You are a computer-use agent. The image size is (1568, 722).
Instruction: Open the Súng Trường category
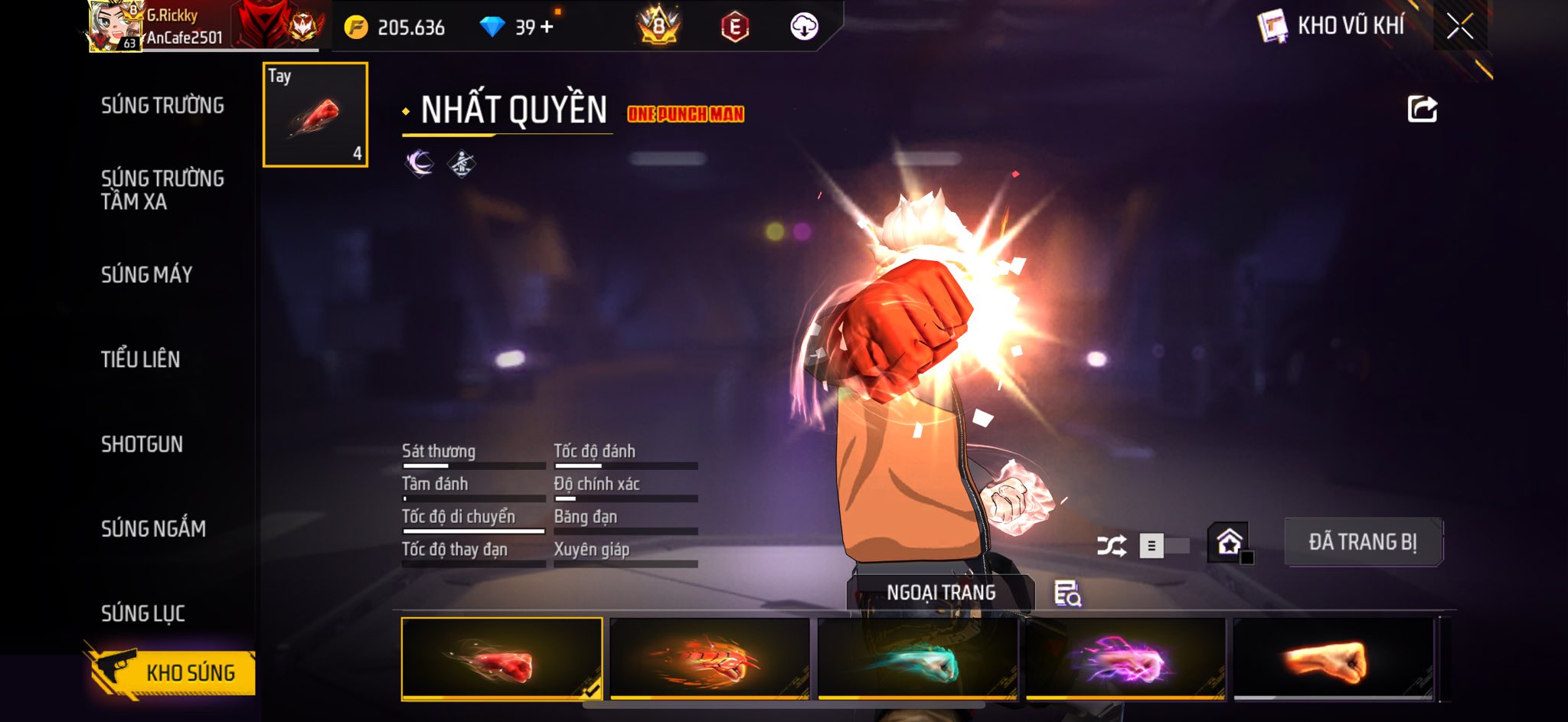(162, 106)
